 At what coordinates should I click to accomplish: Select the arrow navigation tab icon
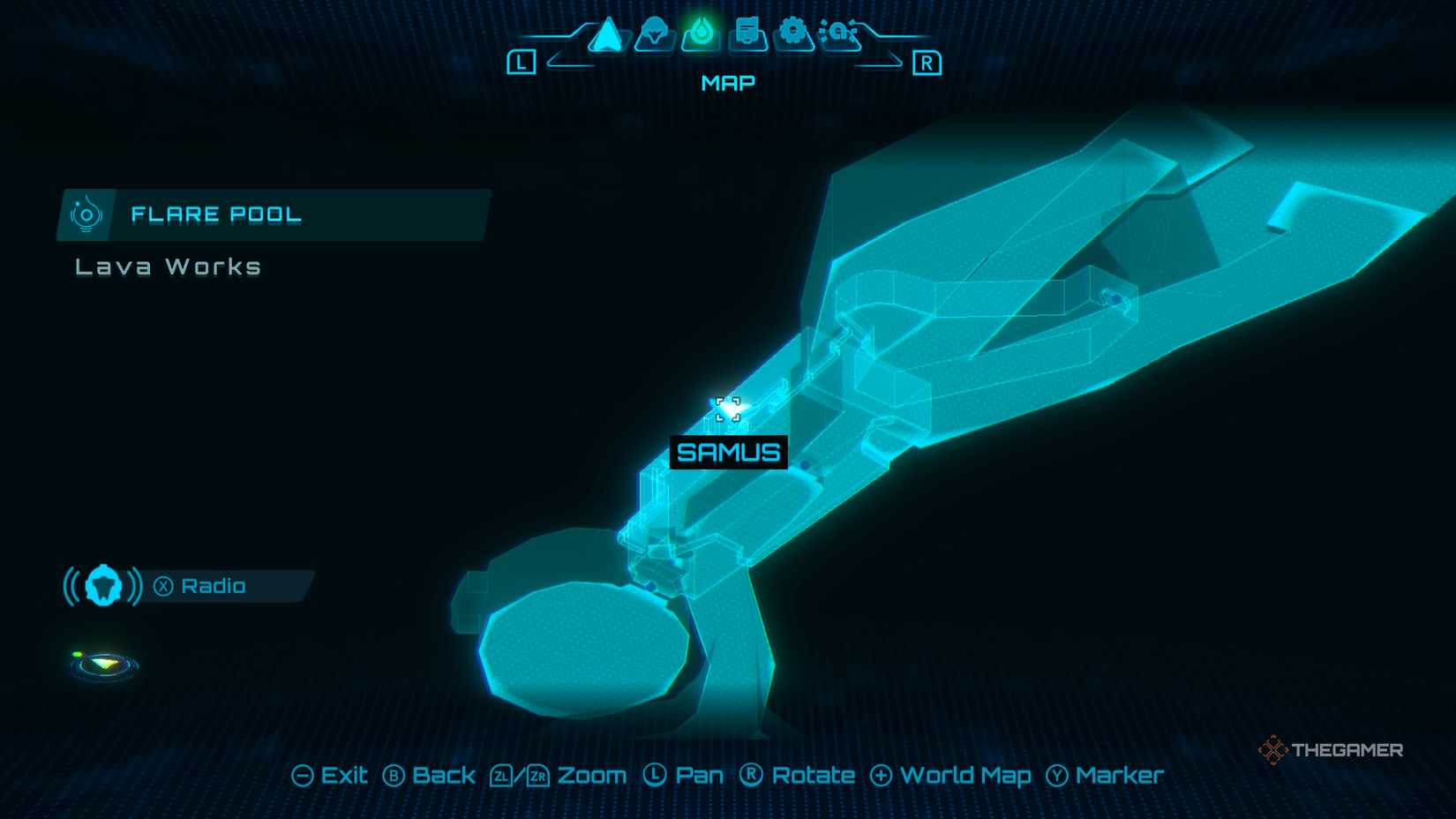click(x=609, y=35)
